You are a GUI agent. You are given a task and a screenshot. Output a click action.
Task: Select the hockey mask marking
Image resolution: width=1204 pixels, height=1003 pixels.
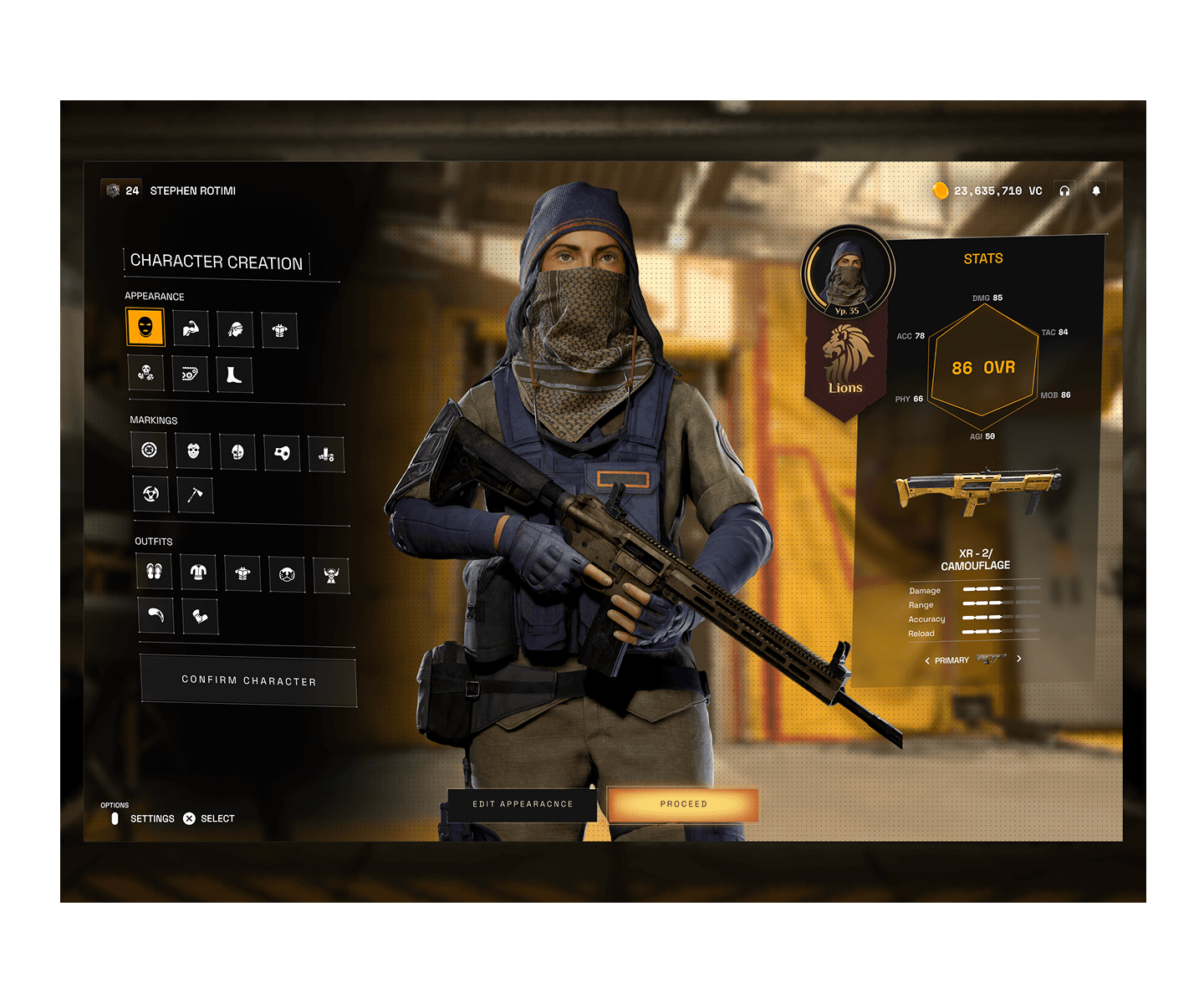point(193,451)
